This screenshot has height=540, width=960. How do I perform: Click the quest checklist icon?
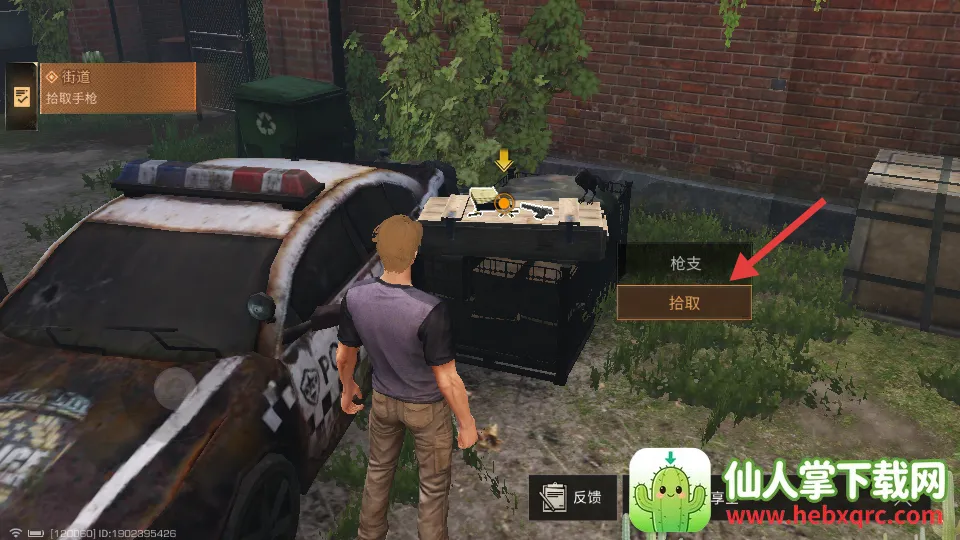[x=21, y=97]
